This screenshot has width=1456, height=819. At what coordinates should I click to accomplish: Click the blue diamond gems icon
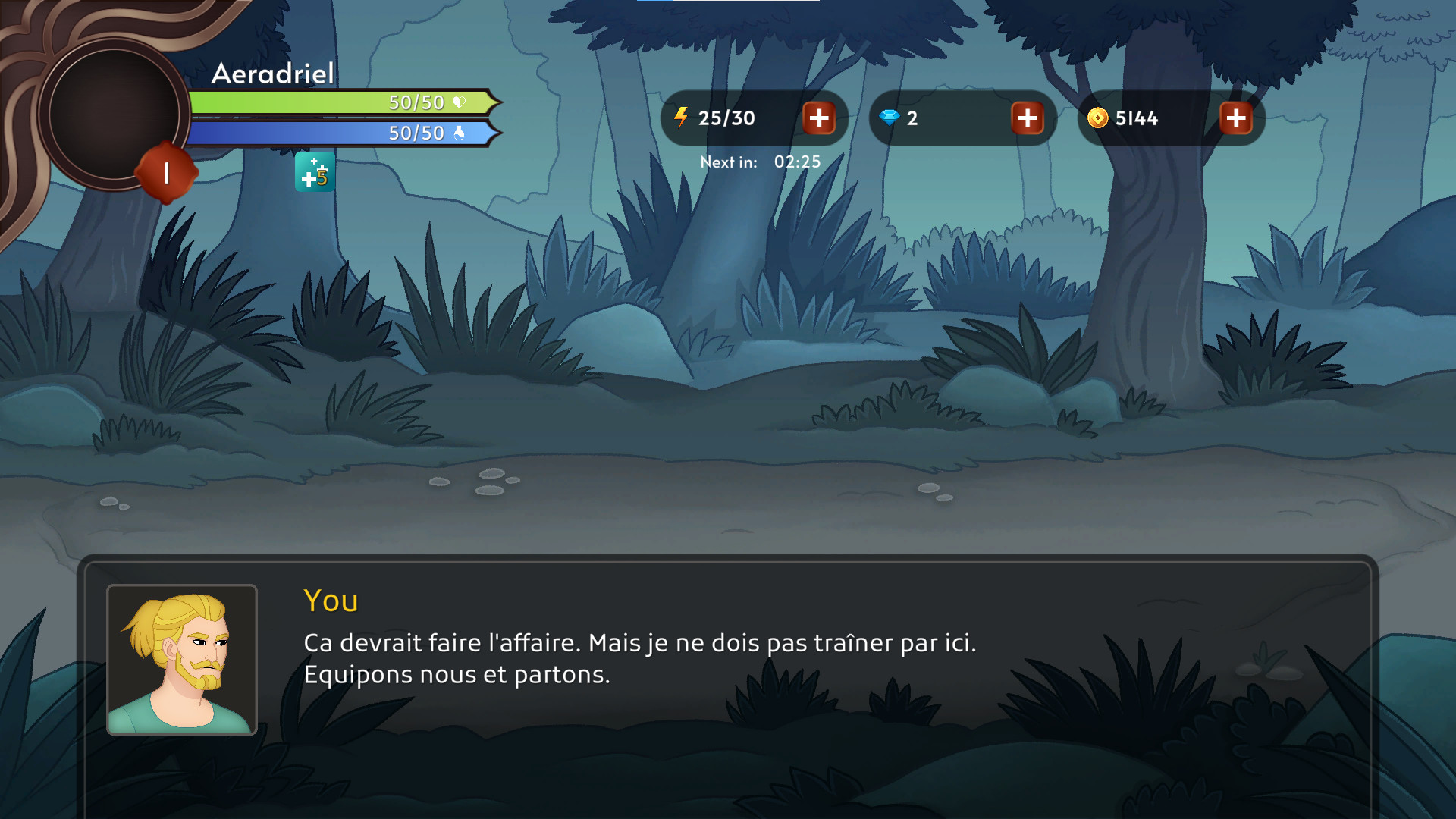click(x=889, y=118)
